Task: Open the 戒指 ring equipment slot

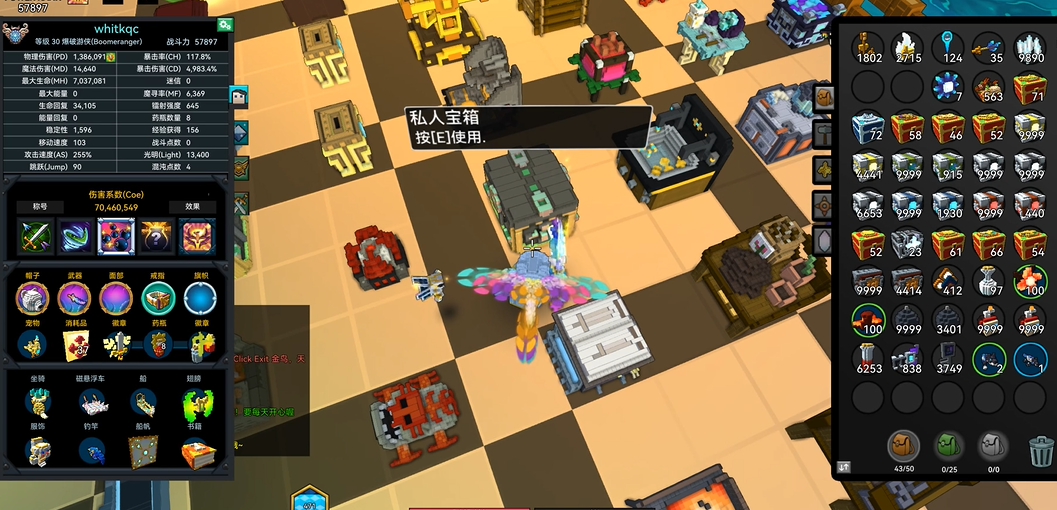Action: 158,298
